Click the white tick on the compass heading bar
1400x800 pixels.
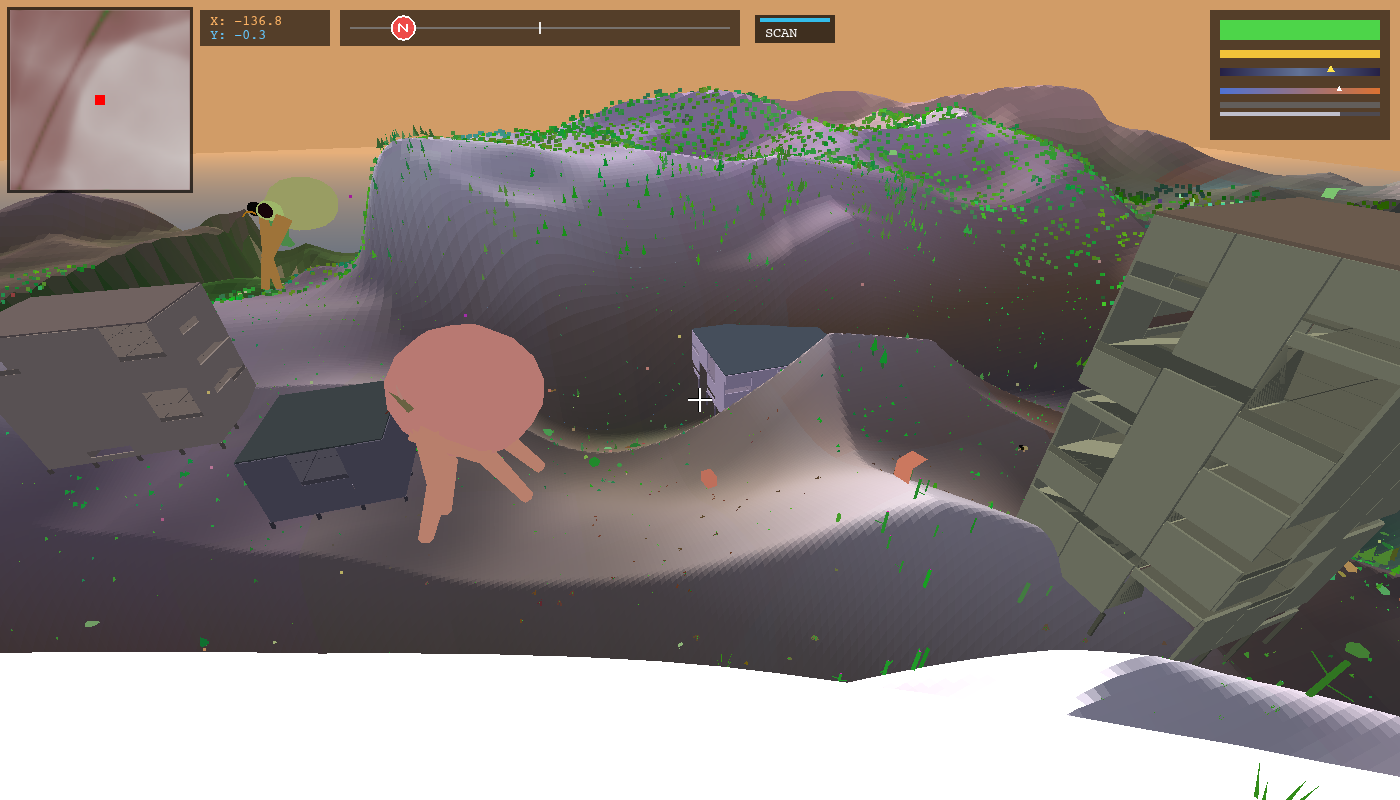tap(539, 28)
